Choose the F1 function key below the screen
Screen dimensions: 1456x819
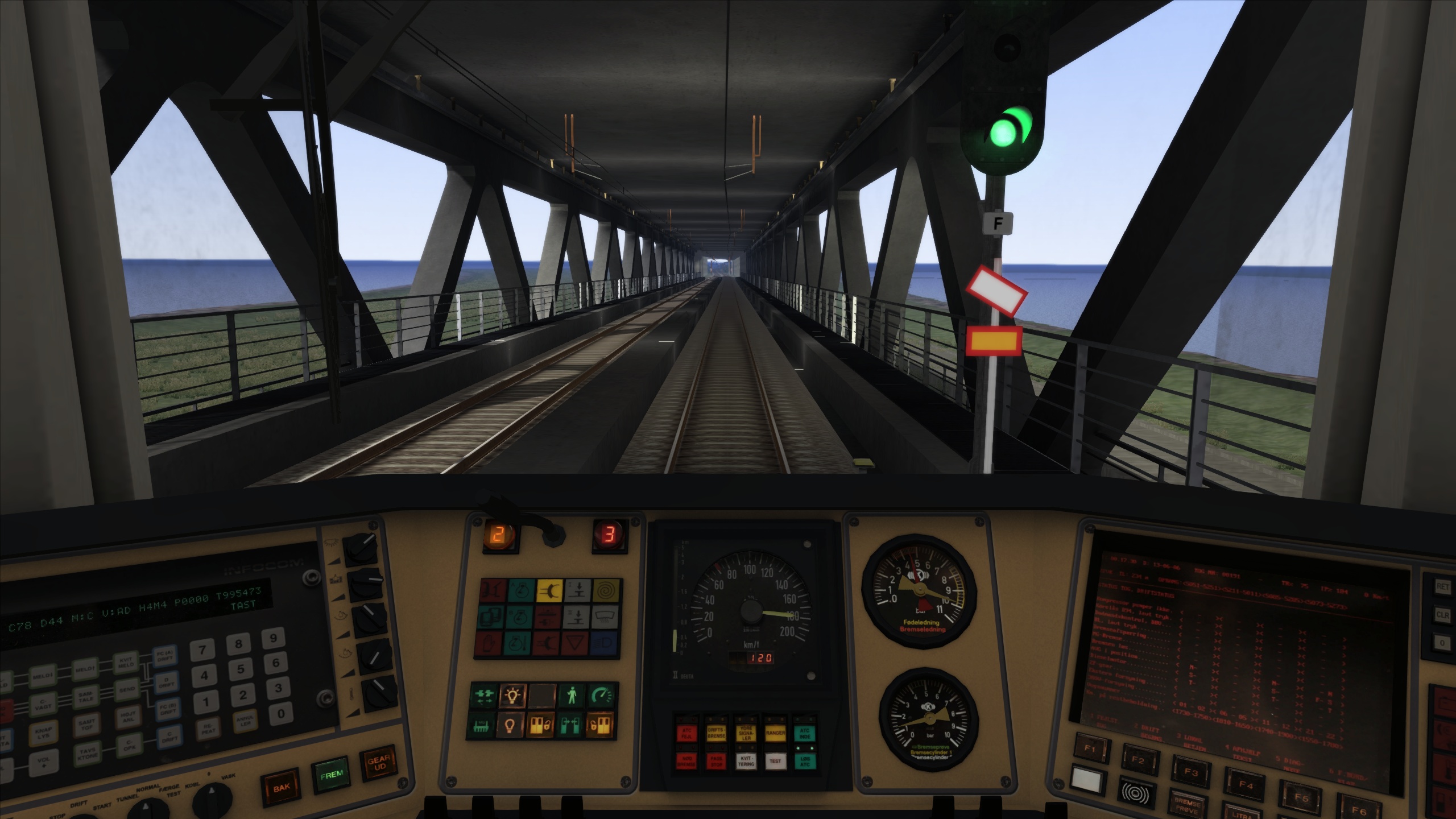1089,749
